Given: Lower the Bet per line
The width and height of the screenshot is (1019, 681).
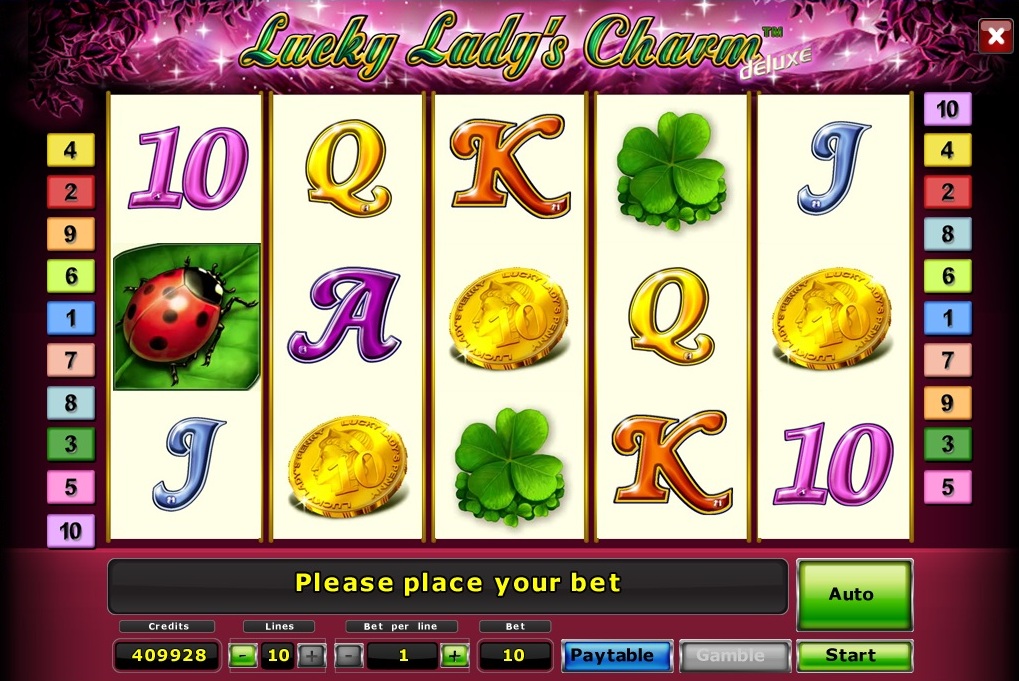Looking at the screenshot, I should click(348, 656).
